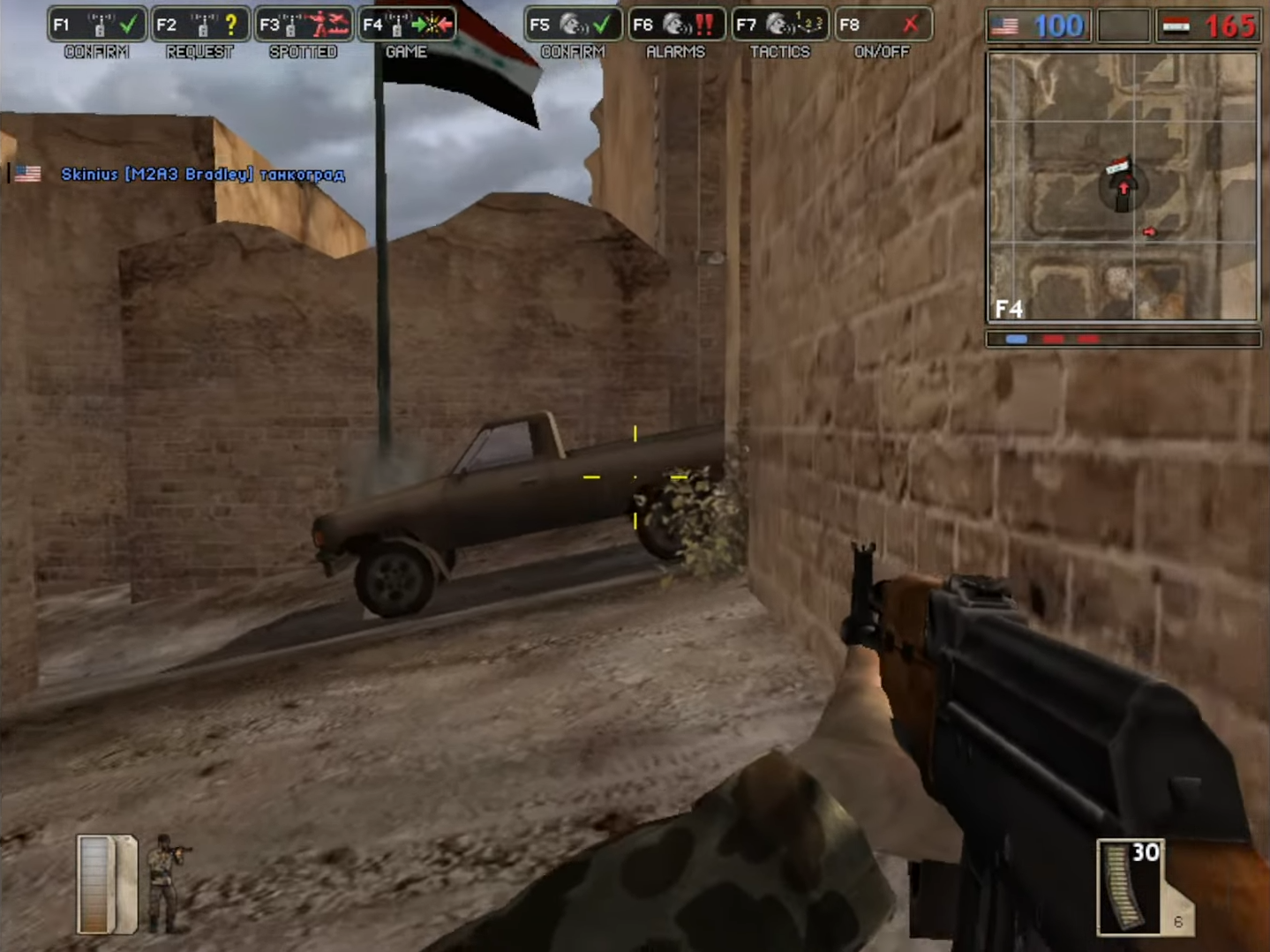
Task: Select the F1 Confirm radio command
Action: tap(97, 25)
